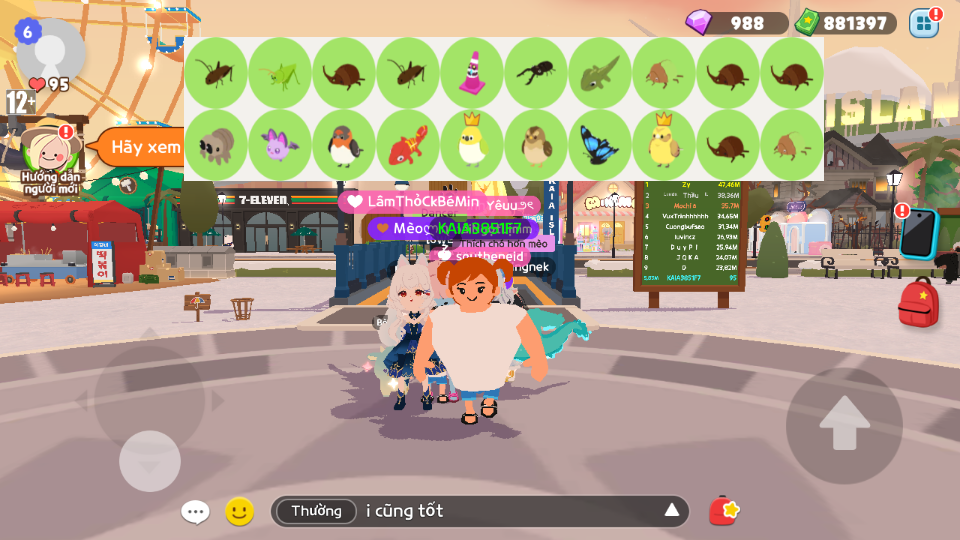Screen dimensions: 960x540
Task: Open the smiley emote menu
Action: [239, 512]
